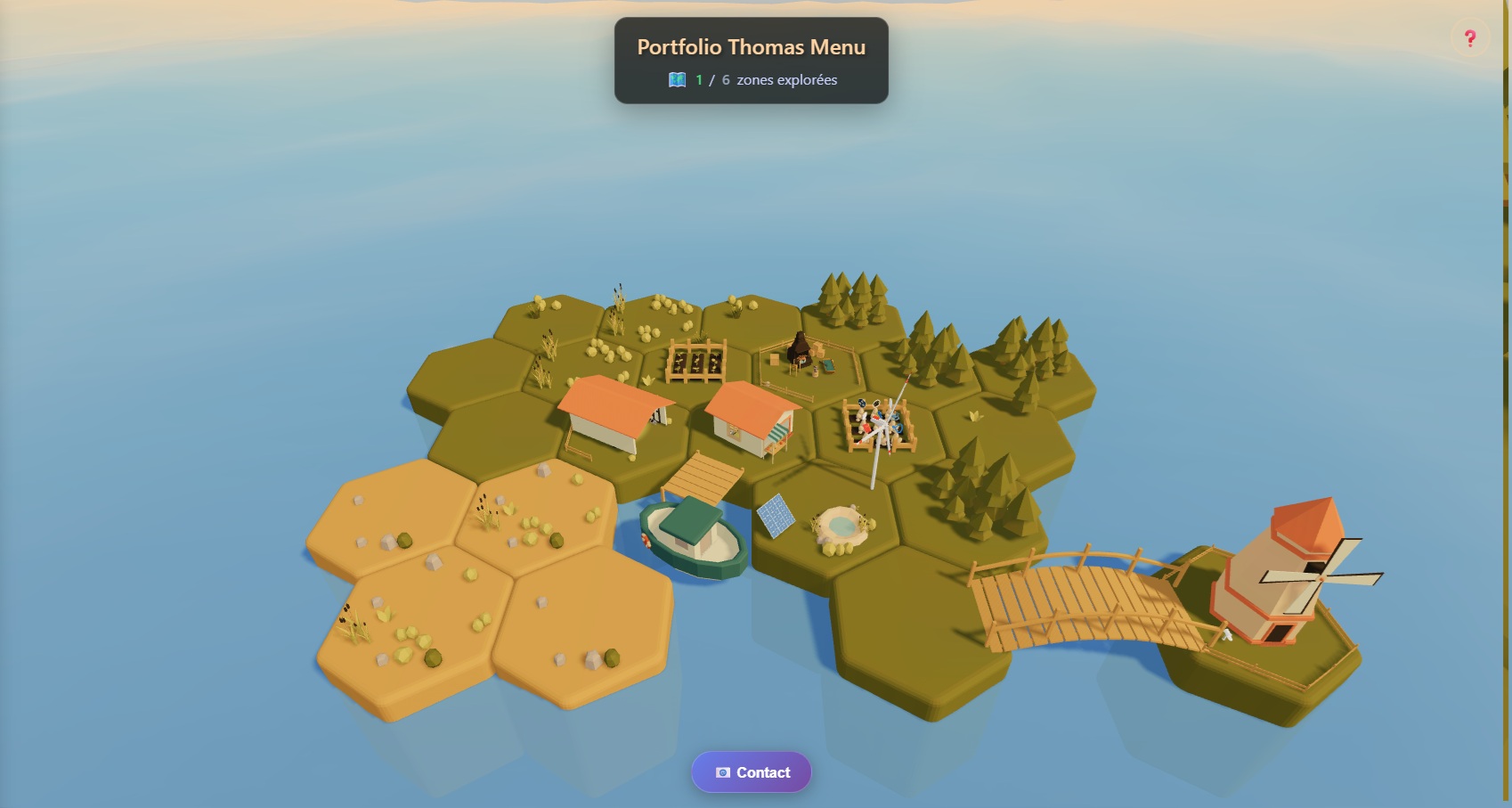Click the green boat docked at the pier
This screenshot has height=808, width=1512.
690,539
